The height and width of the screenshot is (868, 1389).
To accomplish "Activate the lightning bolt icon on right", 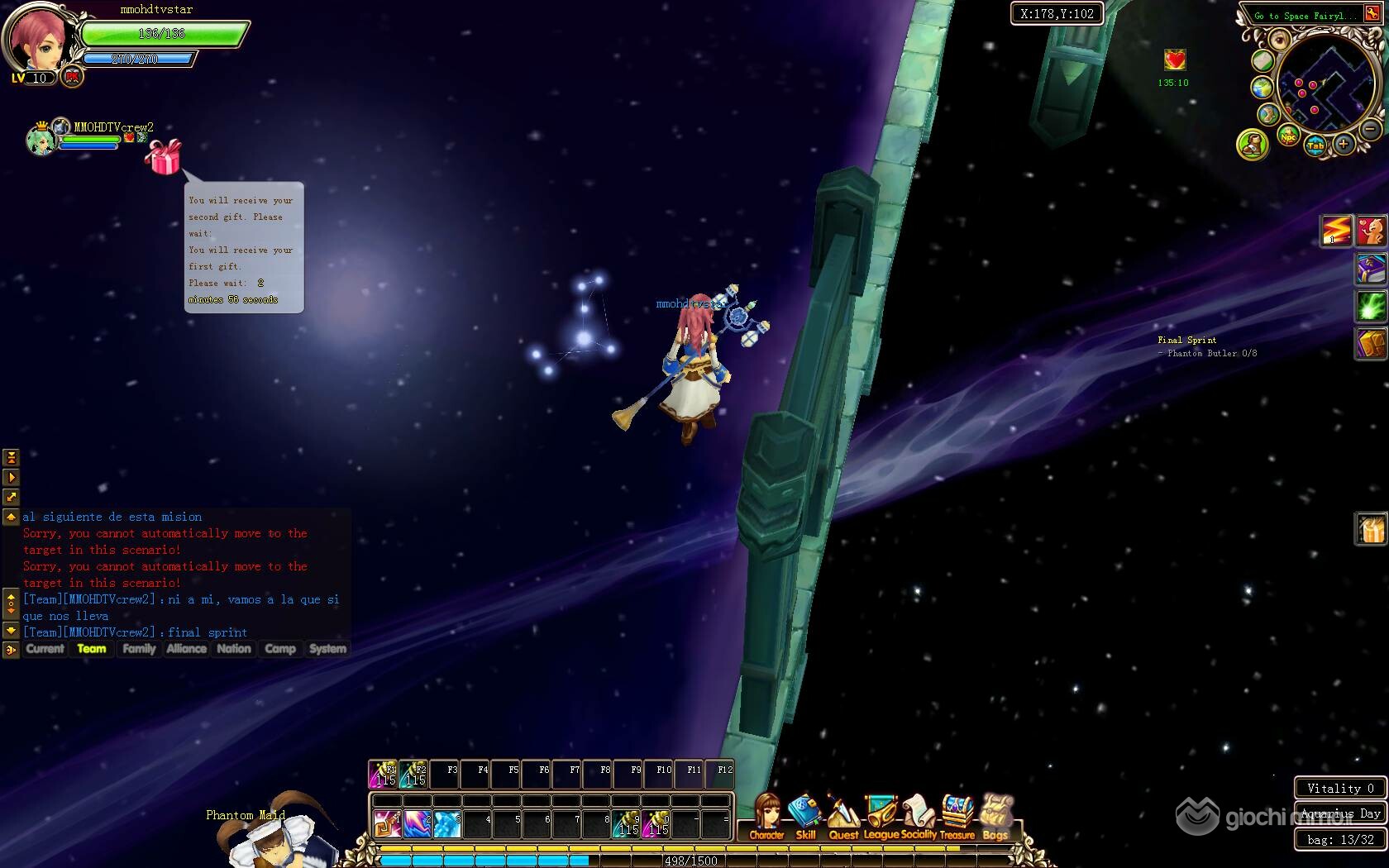I will [x=1335, y=230].
